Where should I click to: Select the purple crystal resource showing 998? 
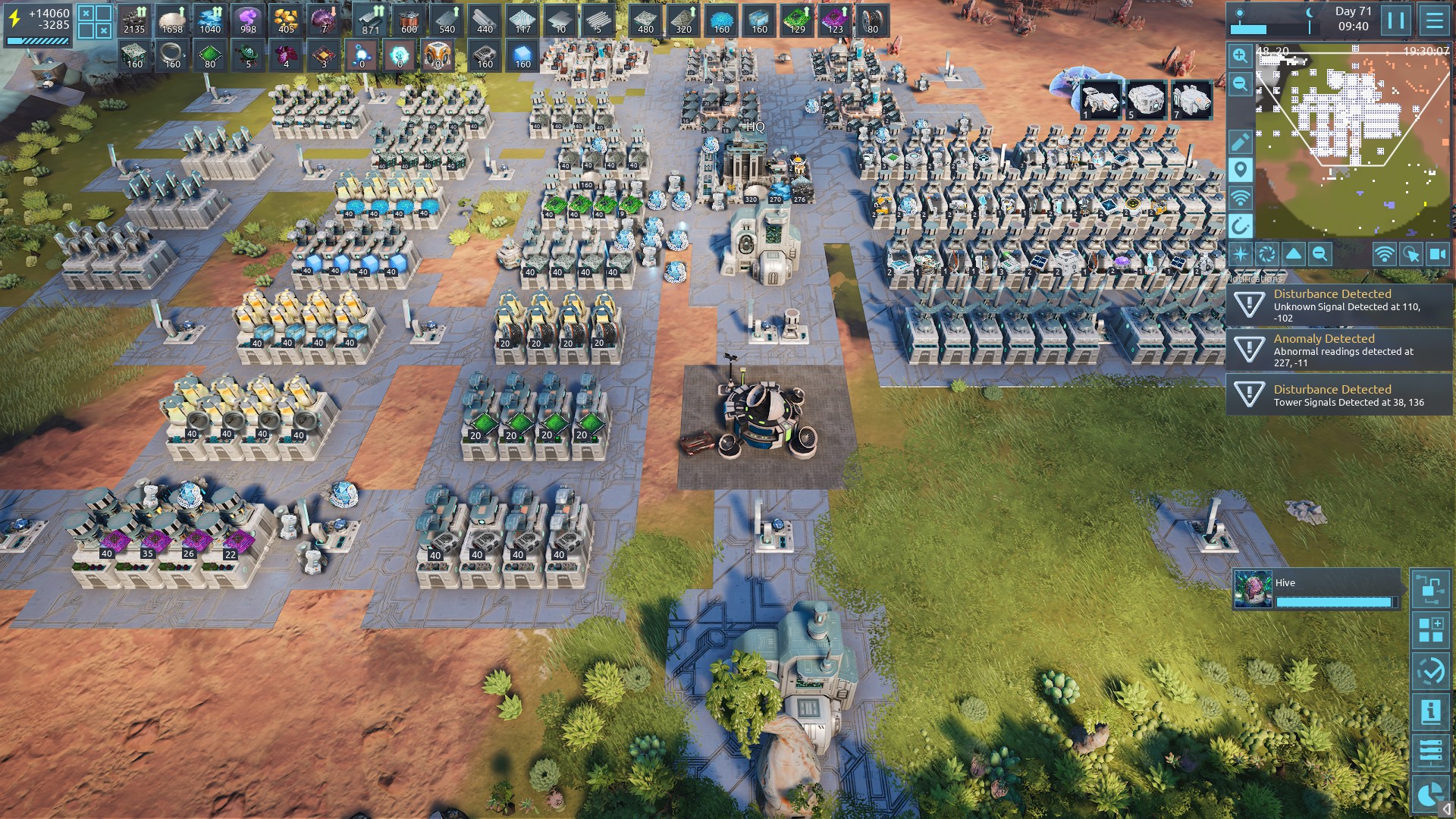pos(248,20)
